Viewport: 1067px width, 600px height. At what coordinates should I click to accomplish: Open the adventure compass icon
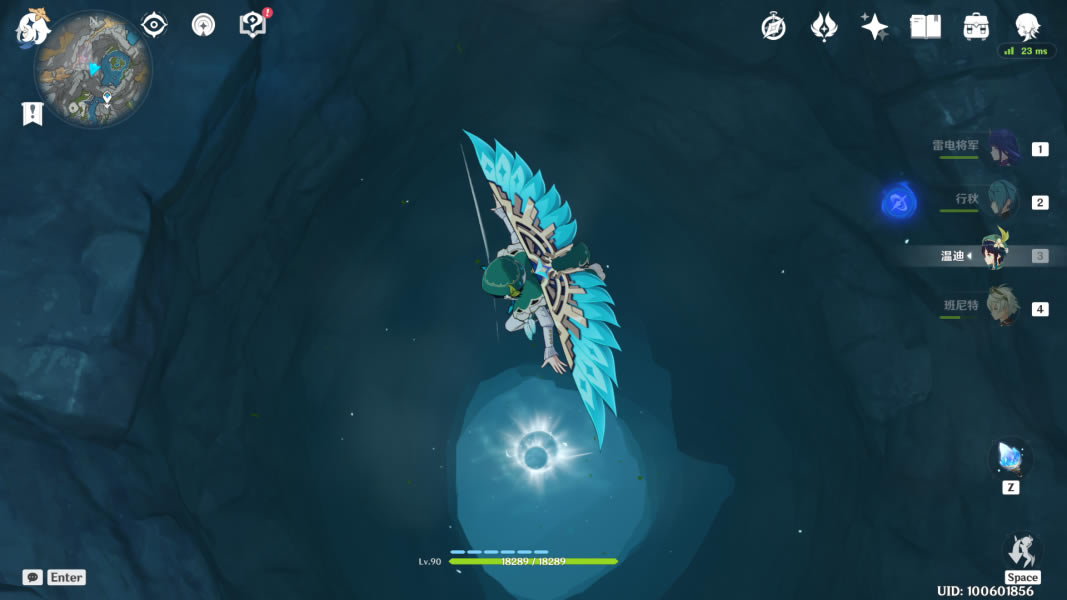click(773, 27)
